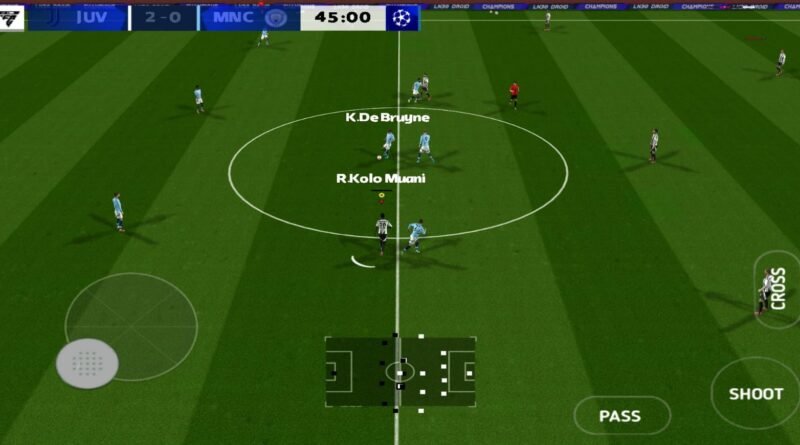This screenshot has height=445, width=800.
Task: Tap the CROSS button
Action: (777, 289)
